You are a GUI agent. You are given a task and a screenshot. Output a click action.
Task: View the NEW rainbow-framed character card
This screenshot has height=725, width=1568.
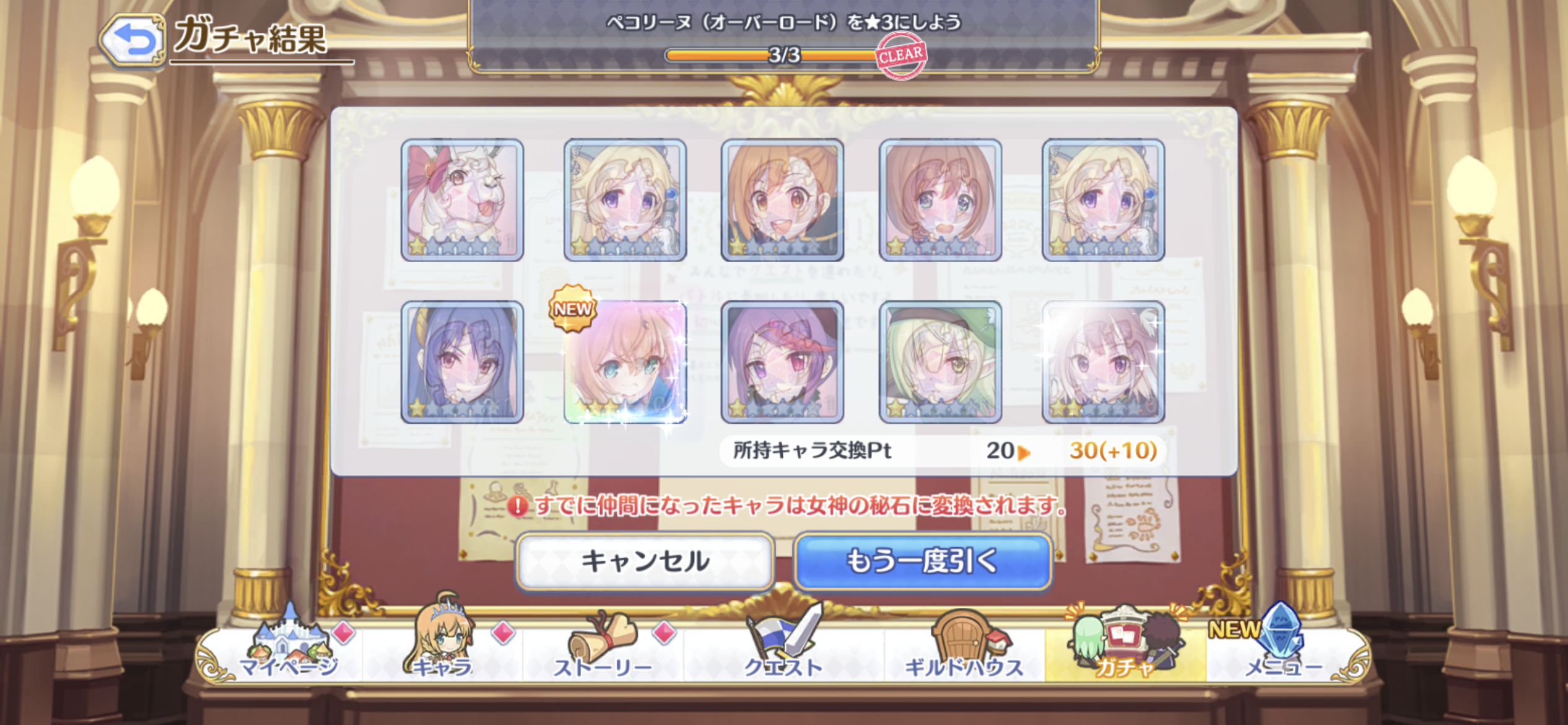(625, 362)
